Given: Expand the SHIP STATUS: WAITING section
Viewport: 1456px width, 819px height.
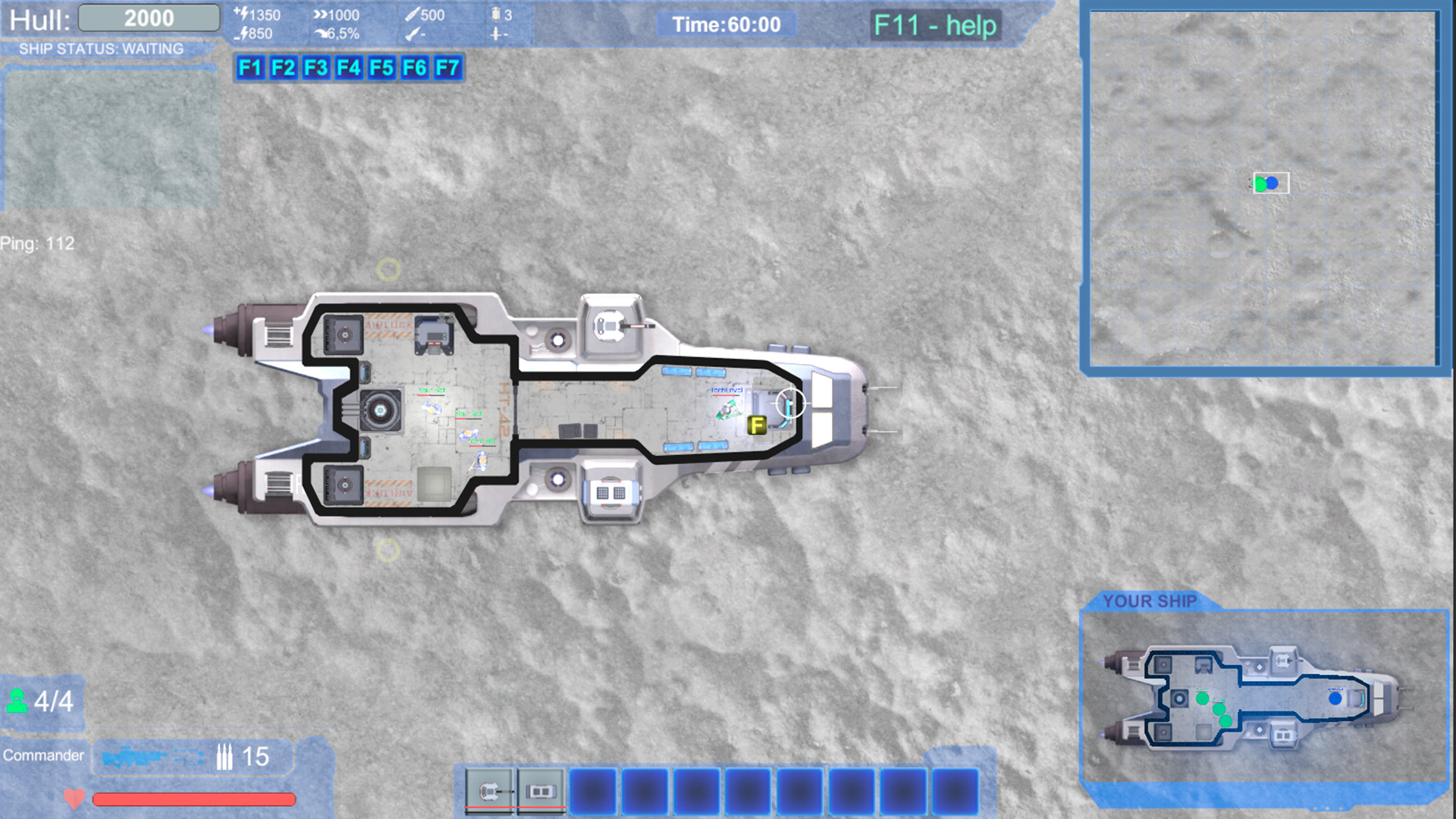Looking at the screenshot, I should [x=102, y=49].
